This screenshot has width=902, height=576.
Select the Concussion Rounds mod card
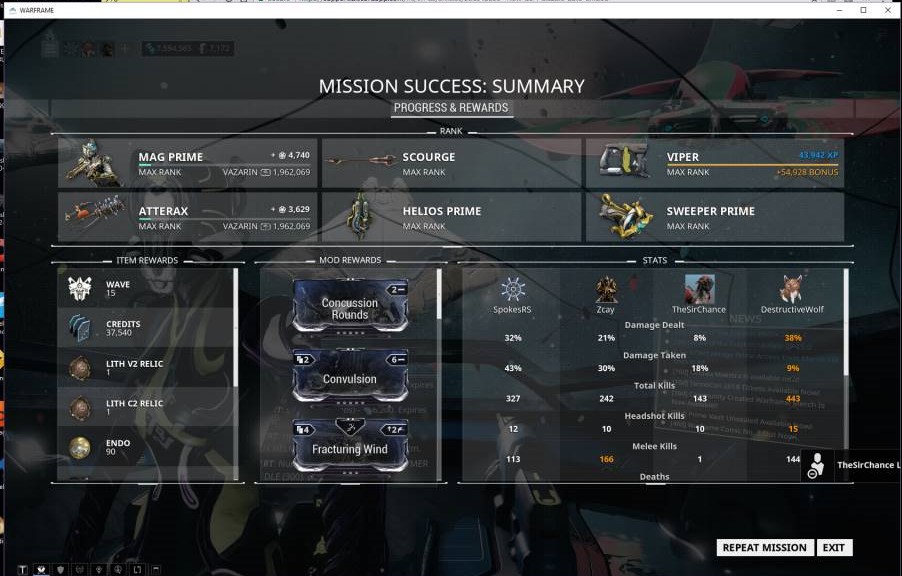350,306
